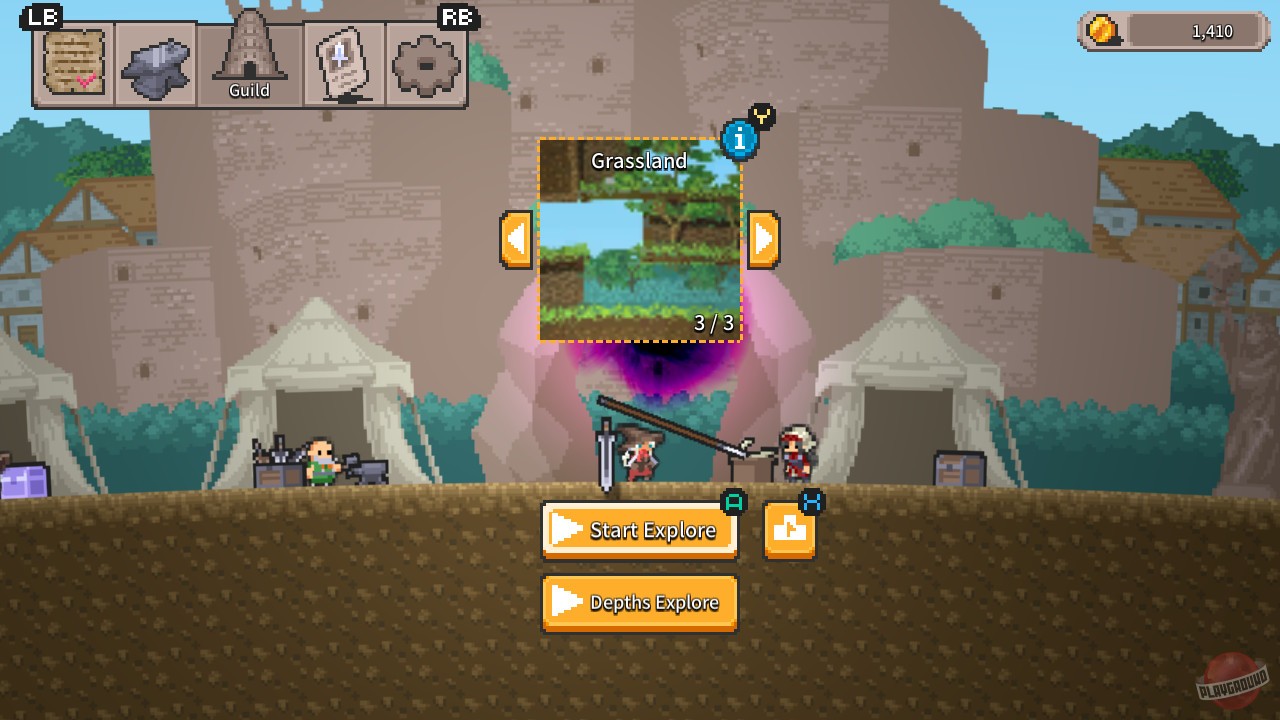
Task: Click the right arrow to change area
Action: (764, 239)
